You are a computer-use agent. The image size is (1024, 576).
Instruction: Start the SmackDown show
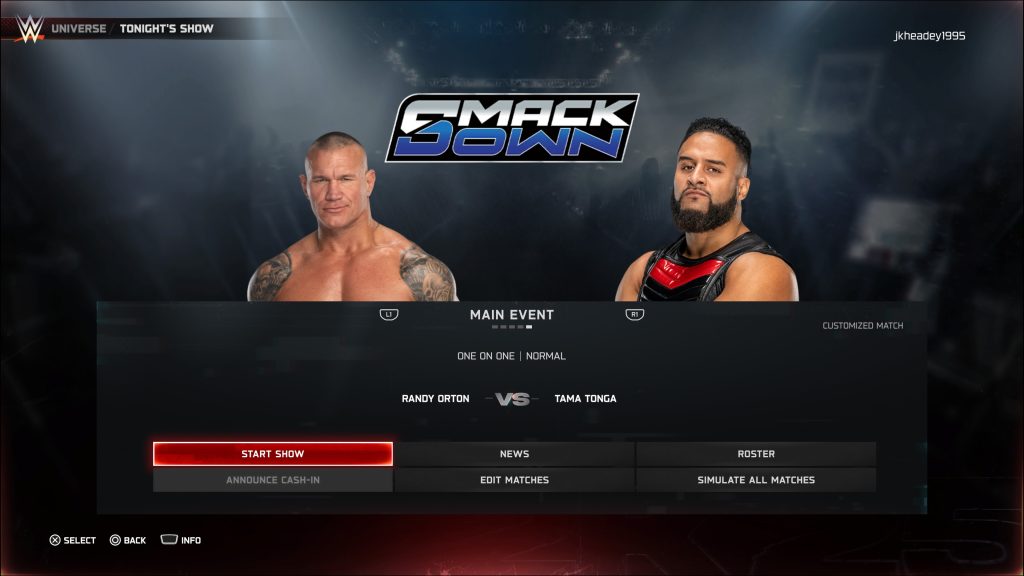pyautogui.click(x=272, y=454)
